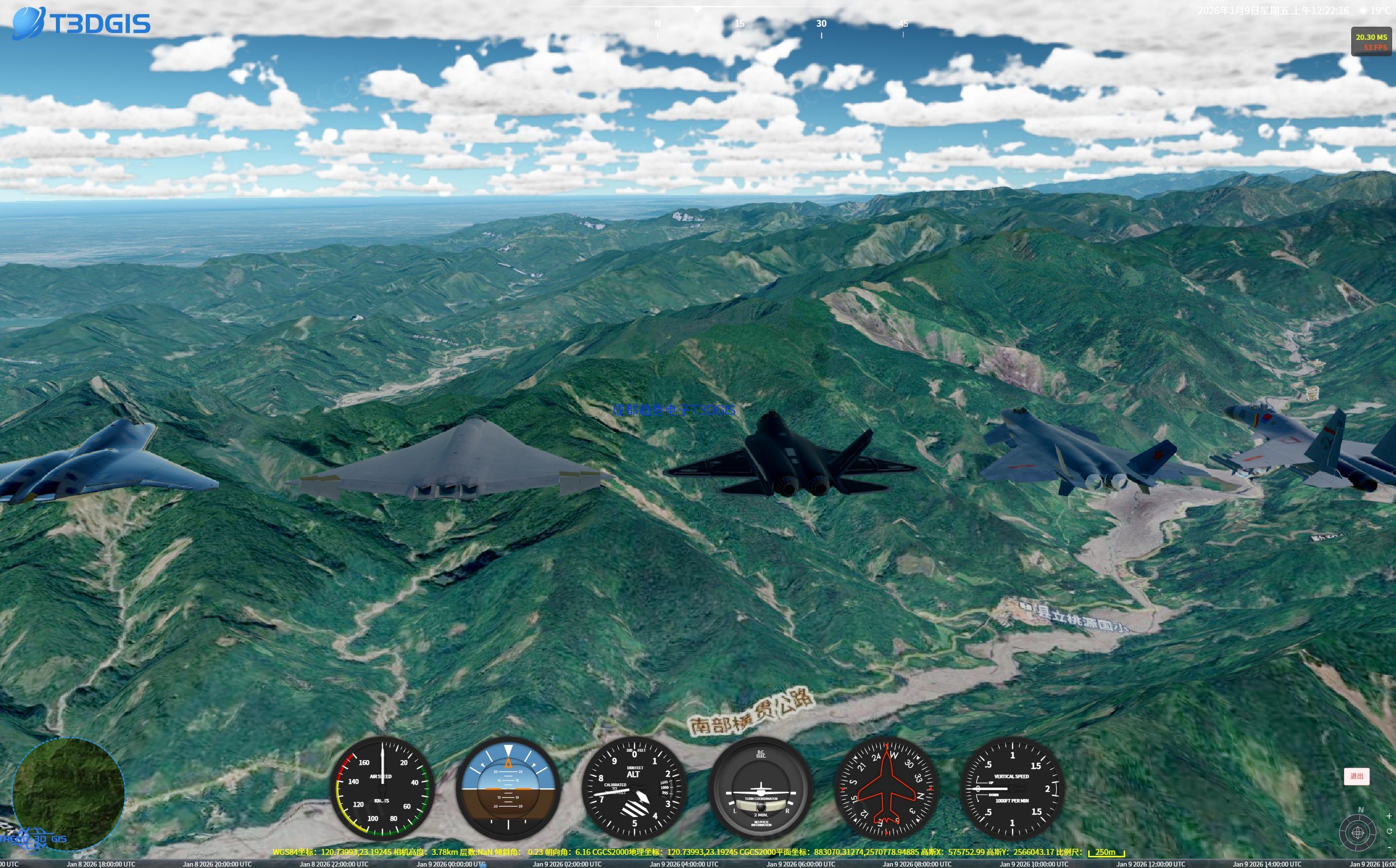Reset view with the circular arrow button

(1389, 831)
